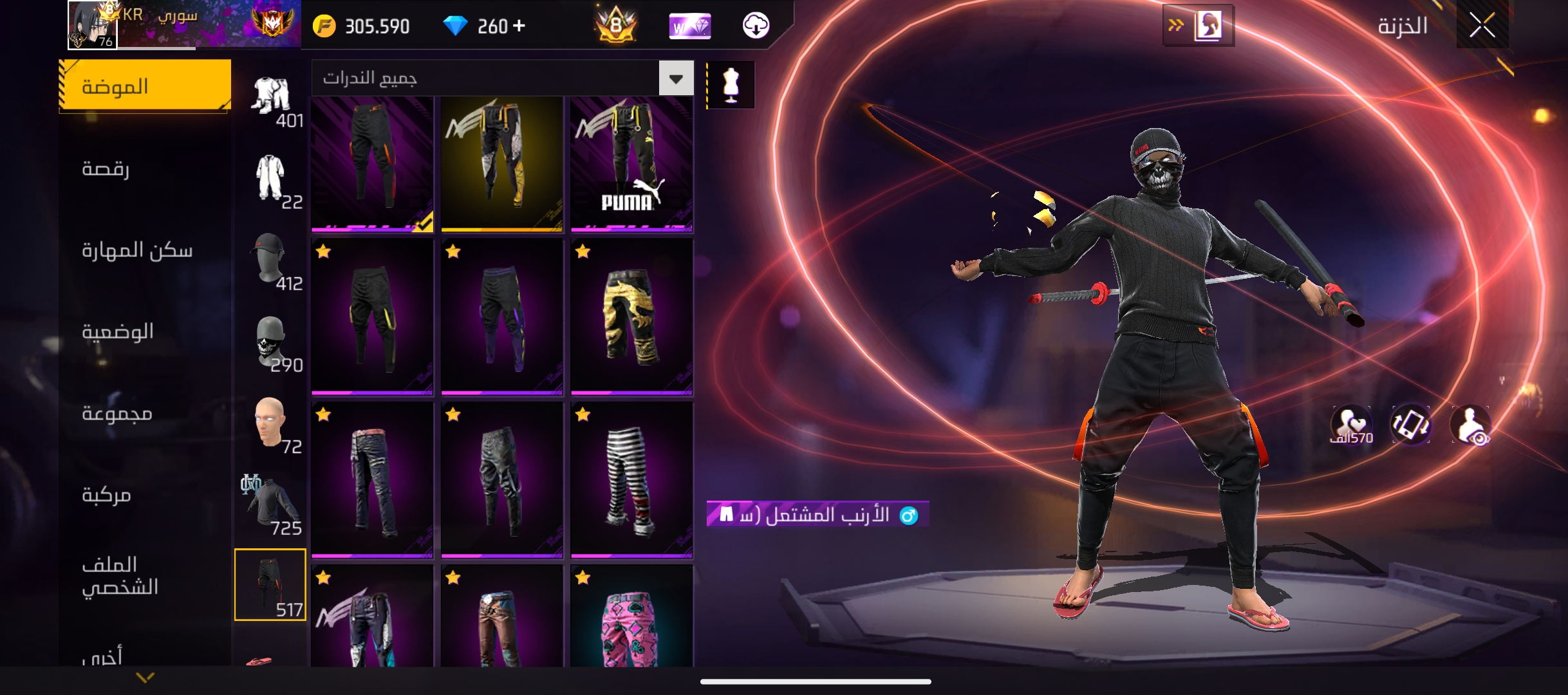Add diamonds with the plus button
This screenshot has width=1568, height=695.
tap(519, 26)
